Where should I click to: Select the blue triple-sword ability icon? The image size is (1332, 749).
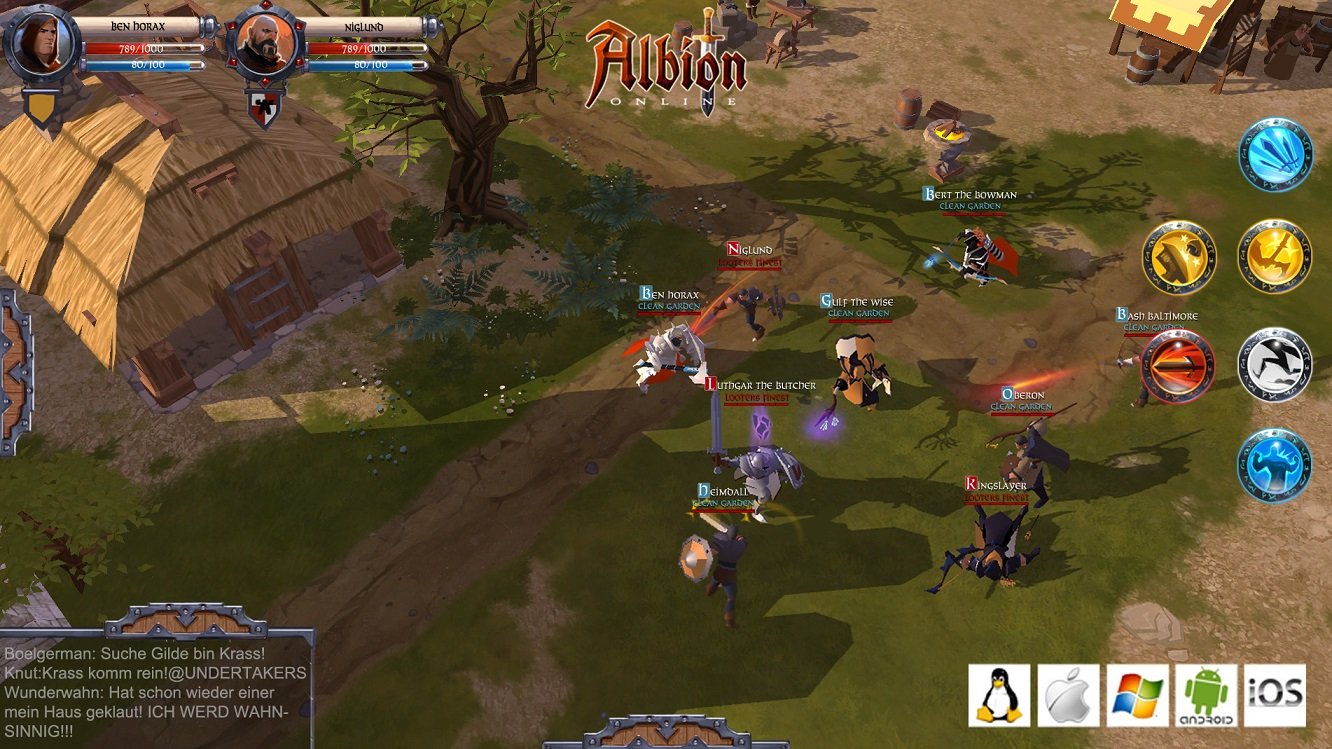point(1275,157)
